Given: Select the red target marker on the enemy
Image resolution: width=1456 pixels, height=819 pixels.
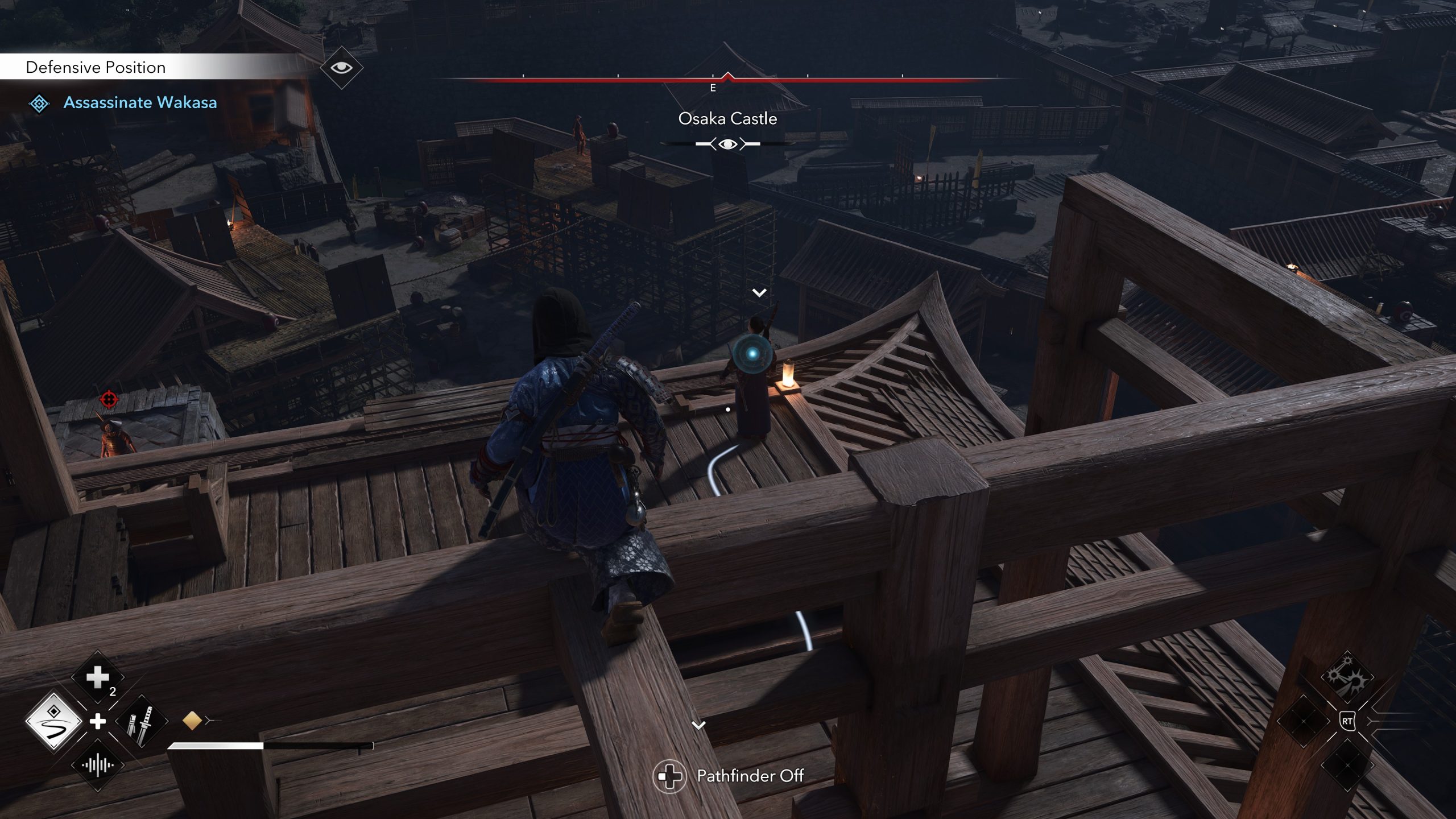Looking at the screenshot, I should tap(109, 399).
